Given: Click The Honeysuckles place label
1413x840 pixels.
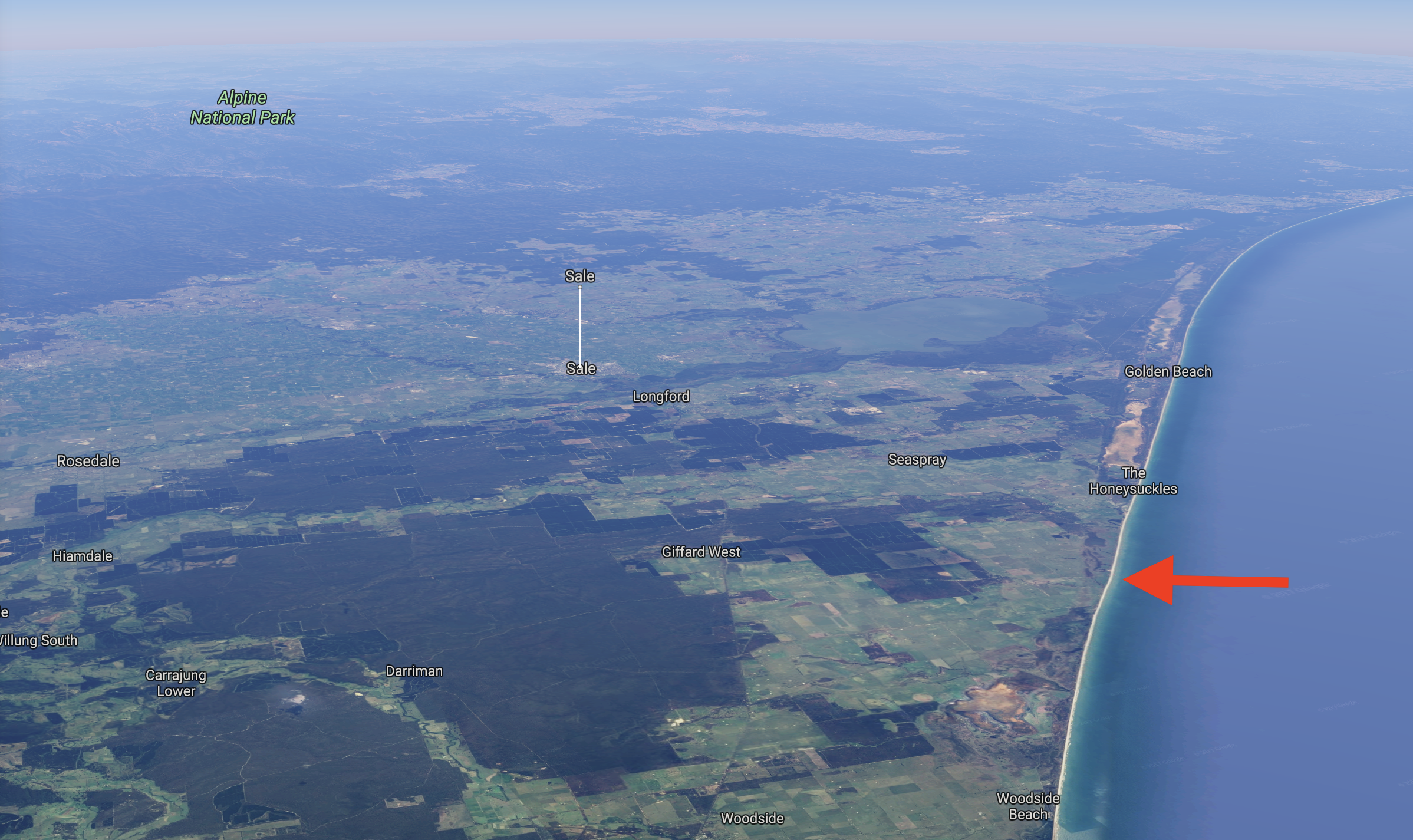Looking at the screenshot, I should click(x=1133, y=481).
